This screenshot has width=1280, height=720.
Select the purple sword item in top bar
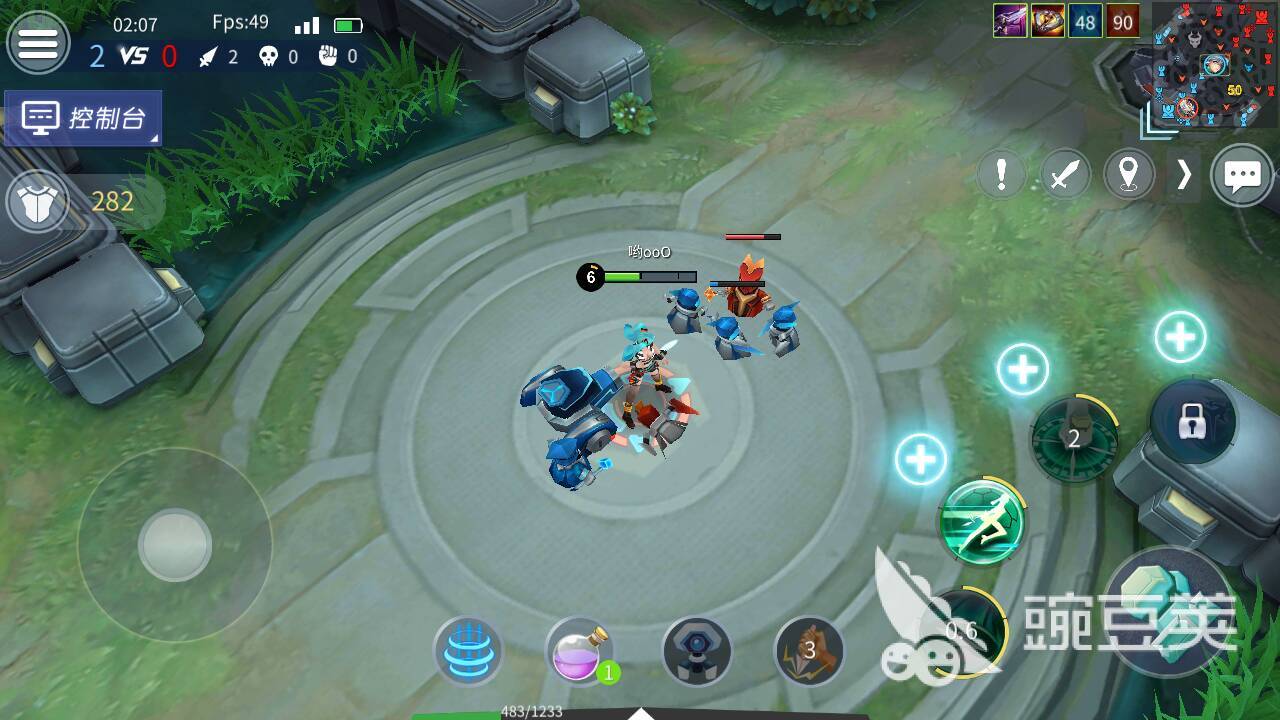coord(1010,21)
